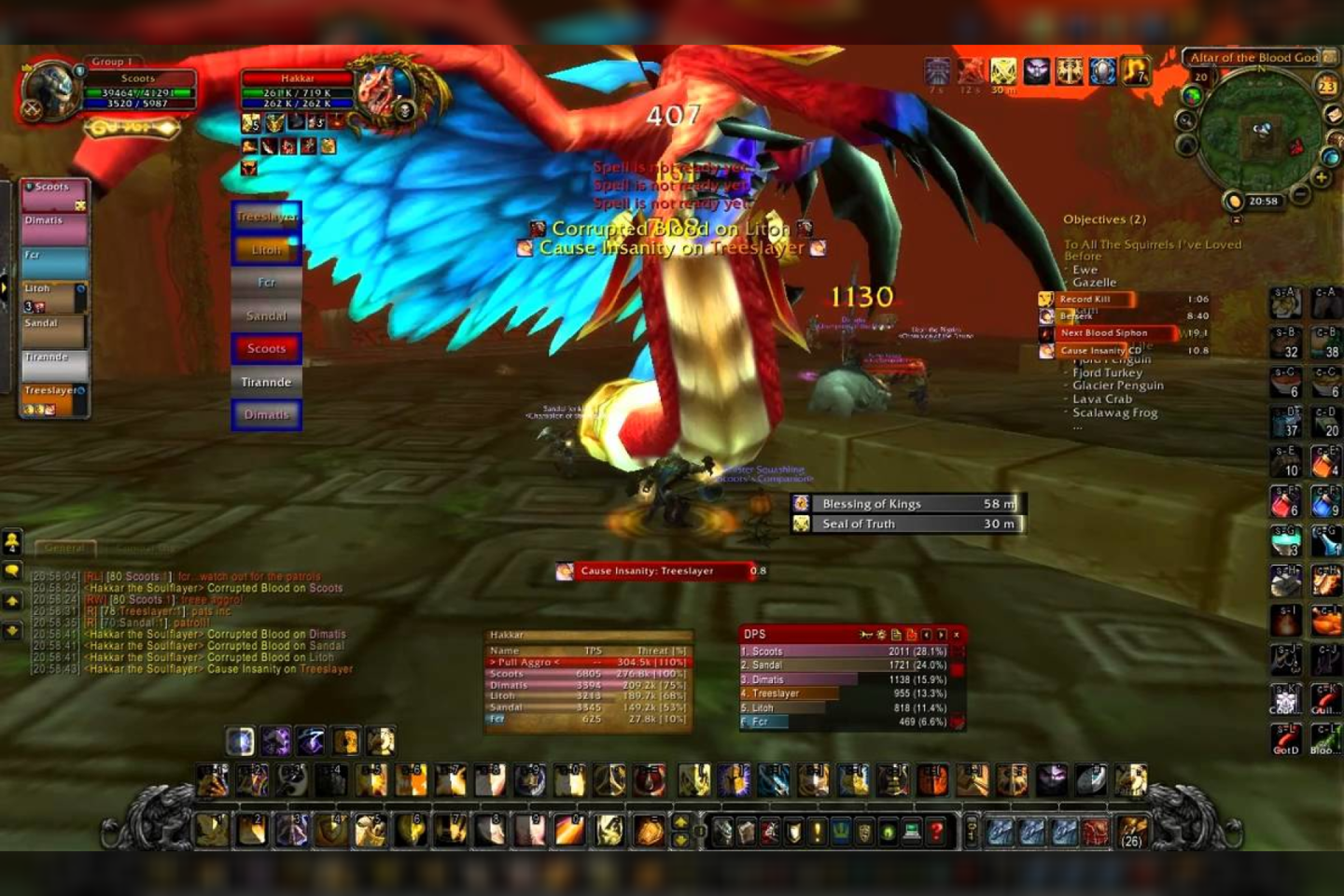The height and width of the screenshot is (896, 1344).
Task: Open the backpack showing 26 free slots
Action: click(1131, 830)
